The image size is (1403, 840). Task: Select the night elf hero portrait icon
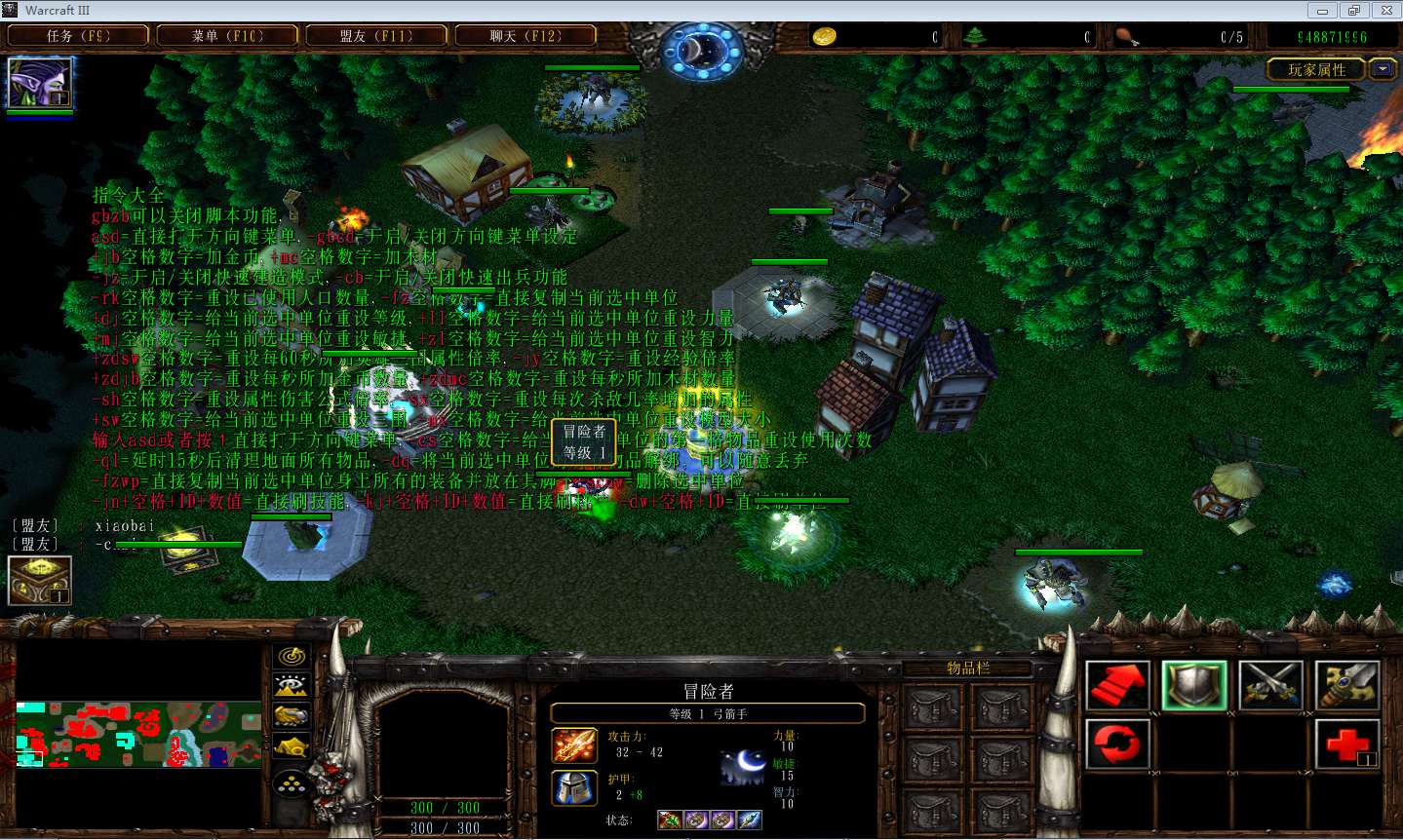[39, 83]
